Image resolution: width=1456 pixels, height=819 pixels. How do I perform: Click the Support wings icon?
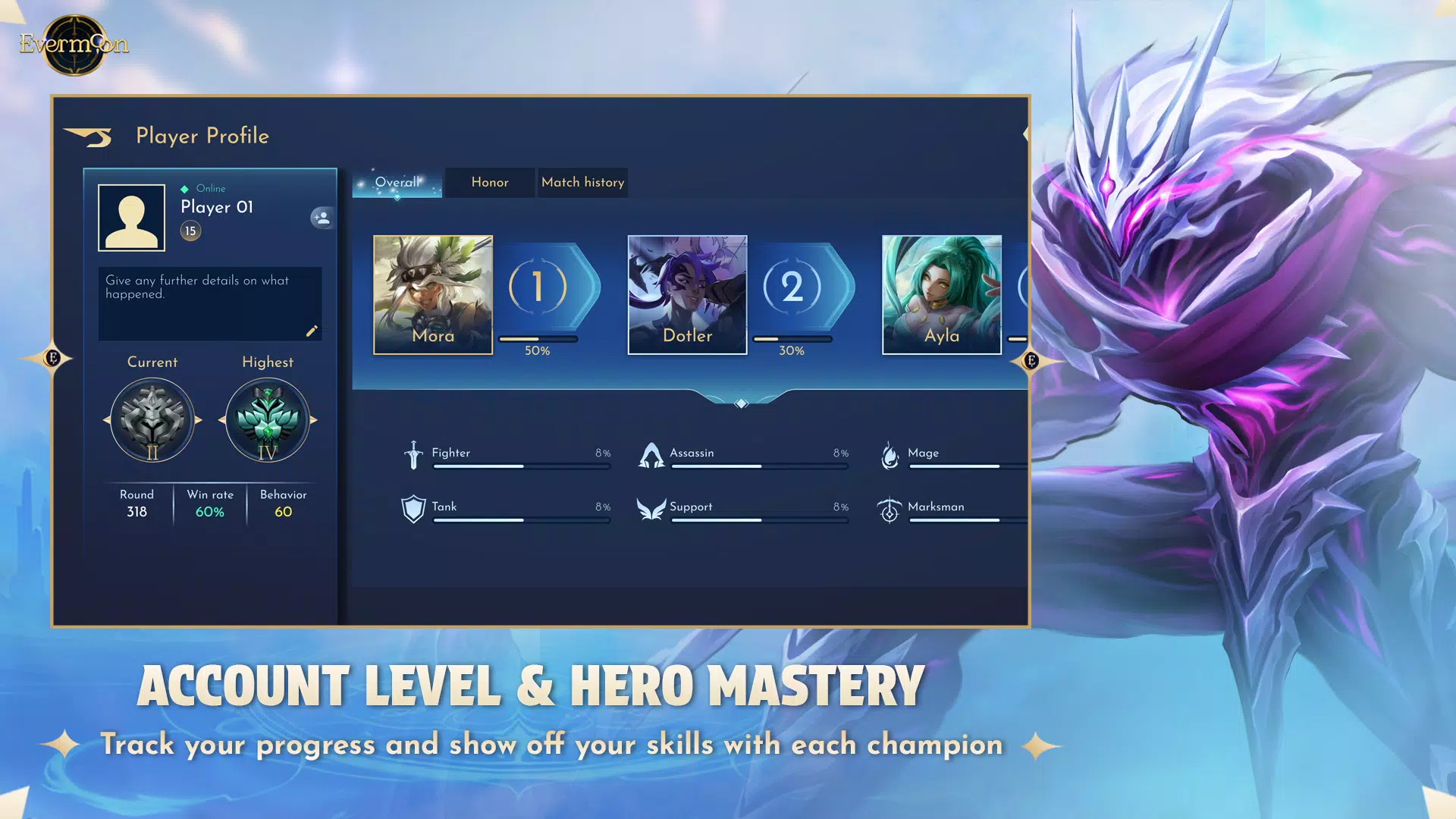(x=652, y=509)
